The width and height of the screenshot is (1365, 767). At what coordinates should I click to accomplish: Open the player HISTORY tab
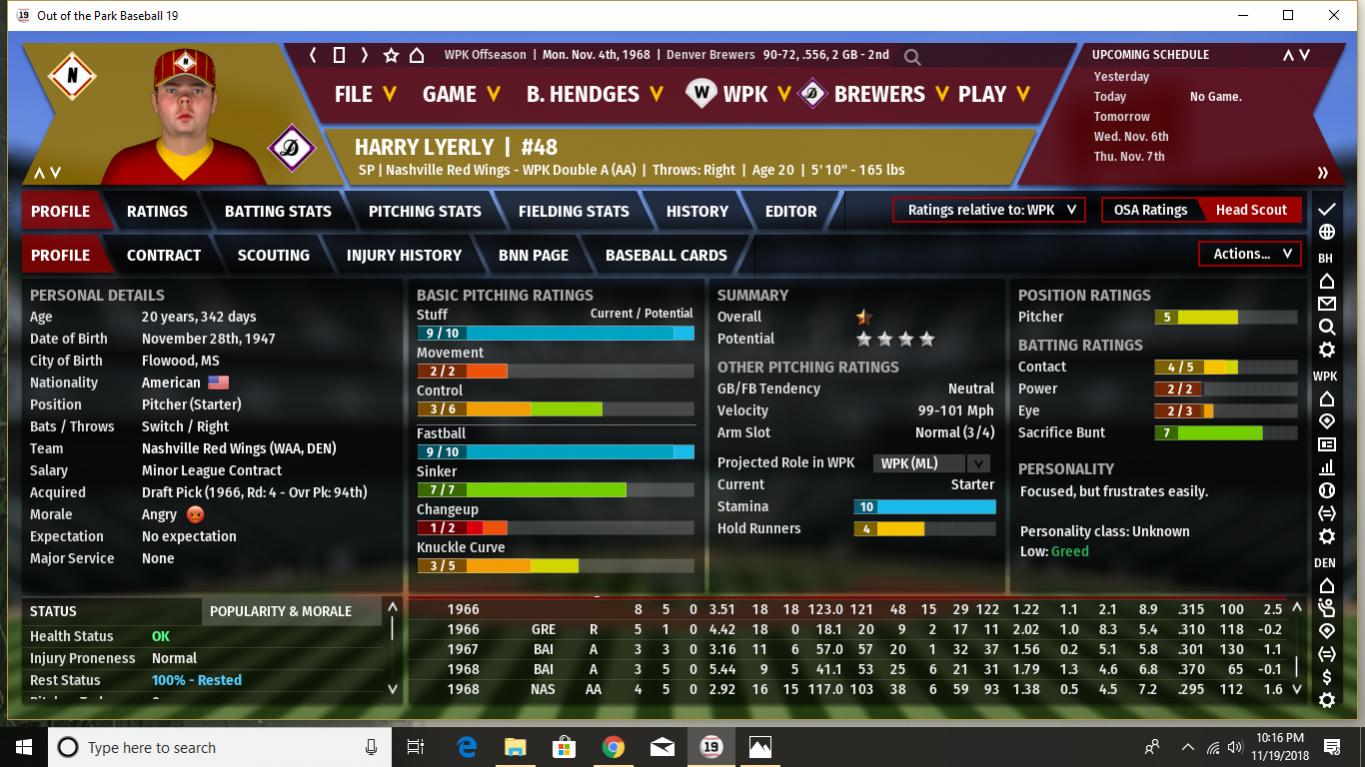coord(697,211)
